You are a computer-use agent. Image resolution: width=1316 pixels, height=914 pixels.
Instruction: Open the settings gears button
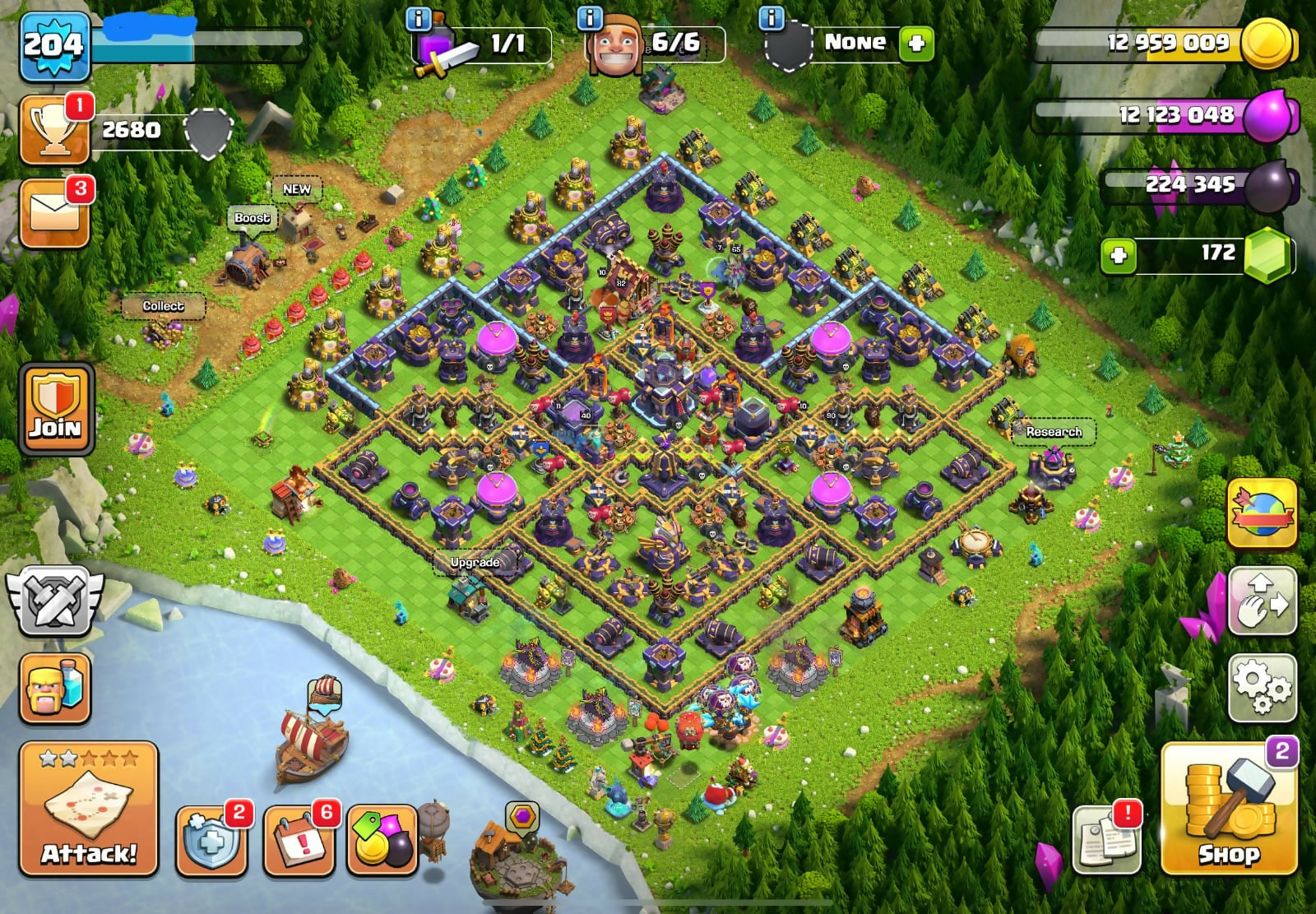point(1262,688)
